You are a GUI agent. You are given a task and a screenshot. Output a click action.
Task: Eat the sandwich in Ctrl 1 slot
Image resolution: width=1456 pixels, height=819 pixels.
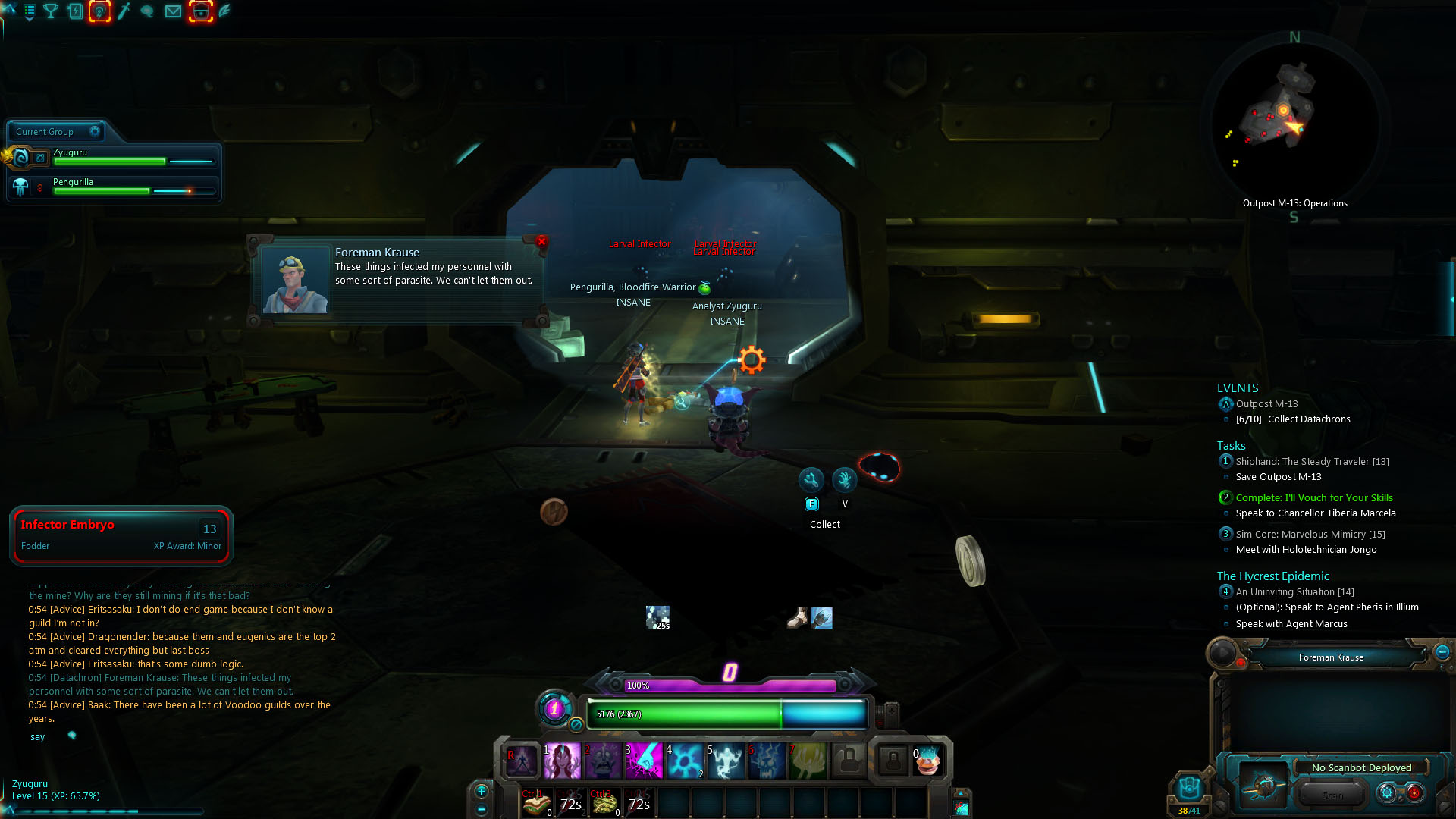[x=537, y=803]
